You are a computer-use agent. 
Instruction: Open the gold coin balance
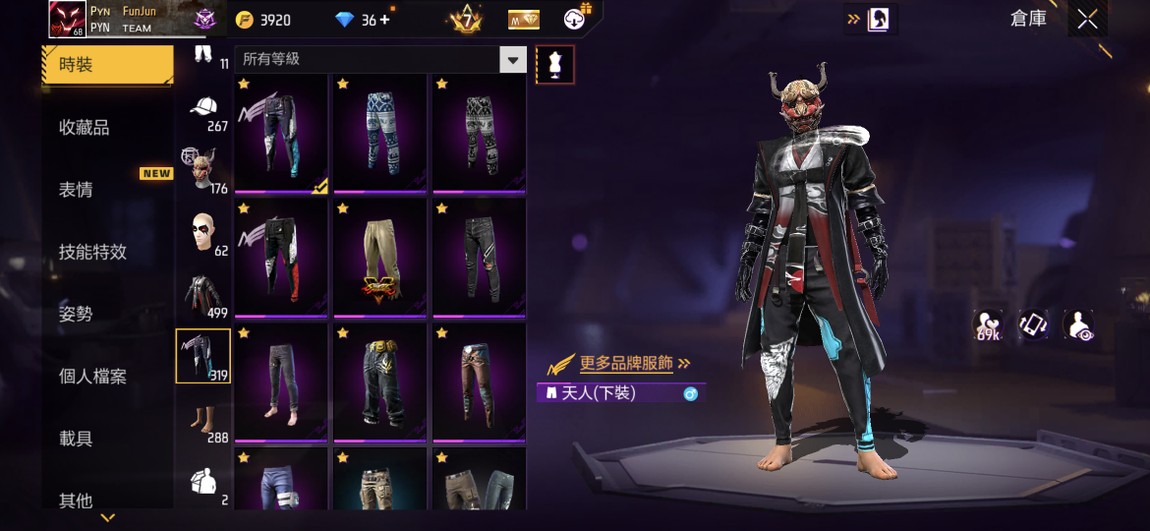click(x=263, y=20)
